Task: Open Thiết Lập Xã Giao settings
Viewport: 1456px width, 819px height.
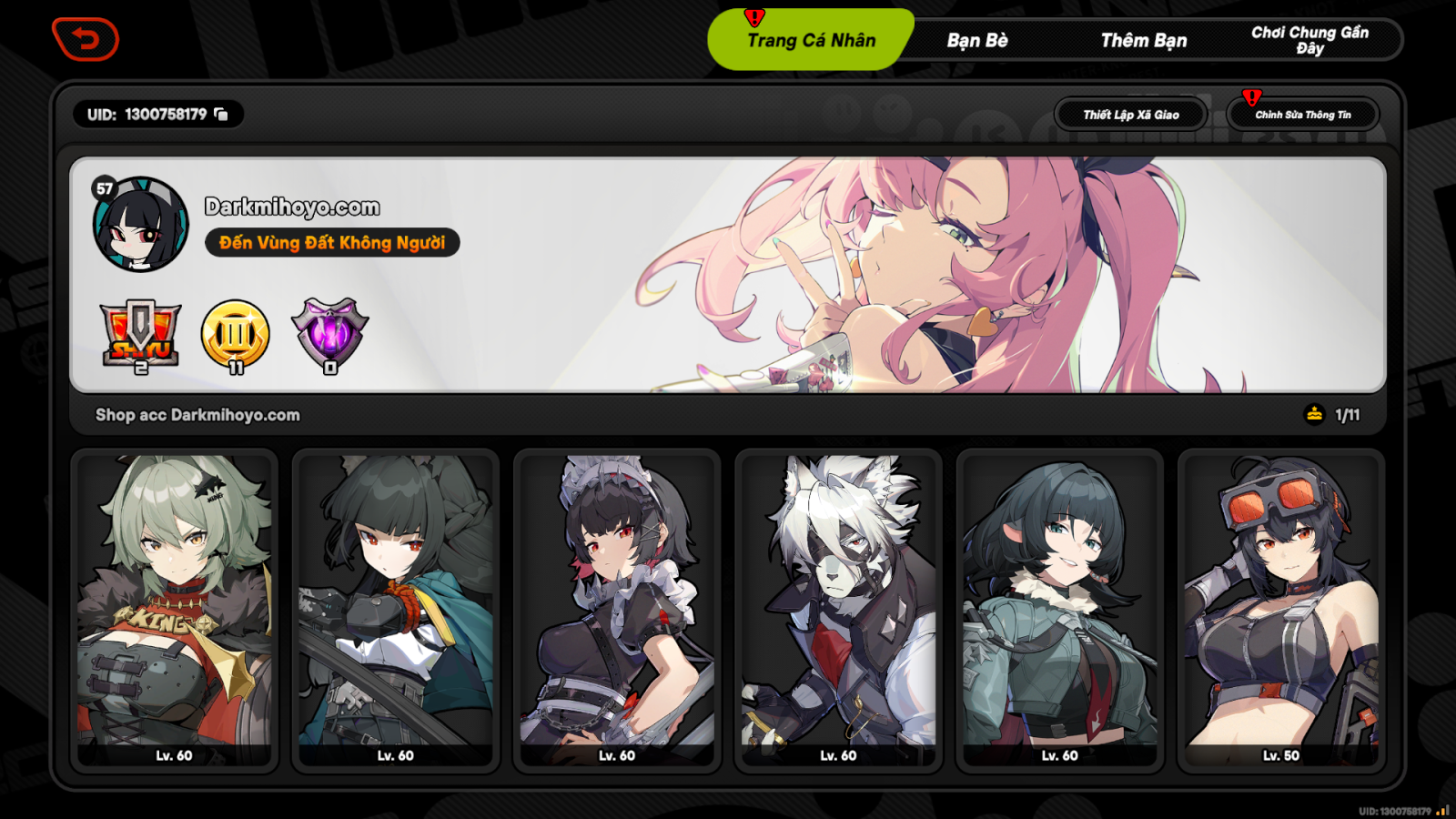Action: (1130, 114)
